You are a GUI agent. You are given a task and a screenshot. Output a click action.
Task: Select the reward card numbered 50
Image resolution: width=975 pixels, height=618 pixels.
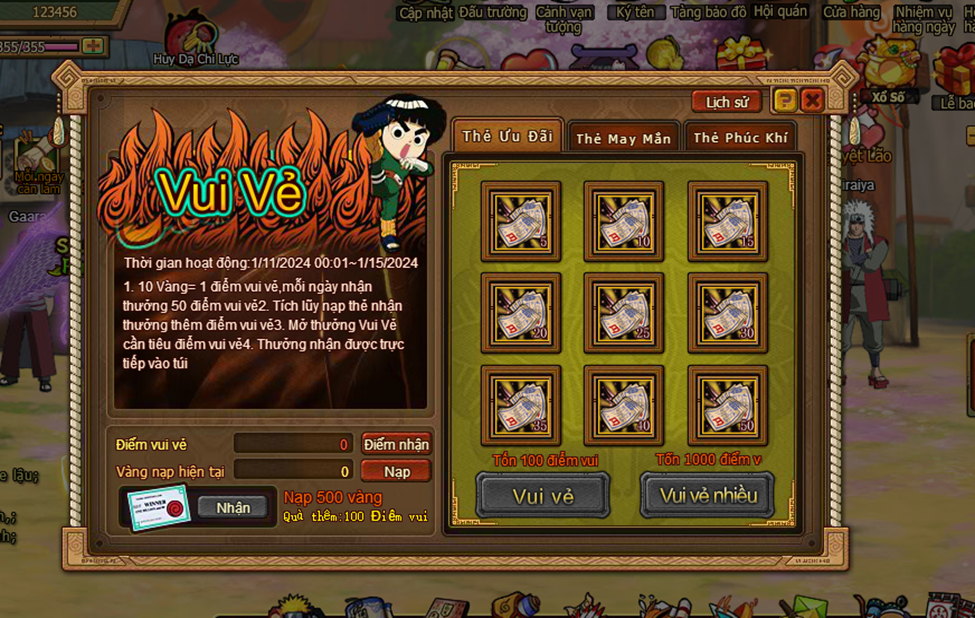727,405
